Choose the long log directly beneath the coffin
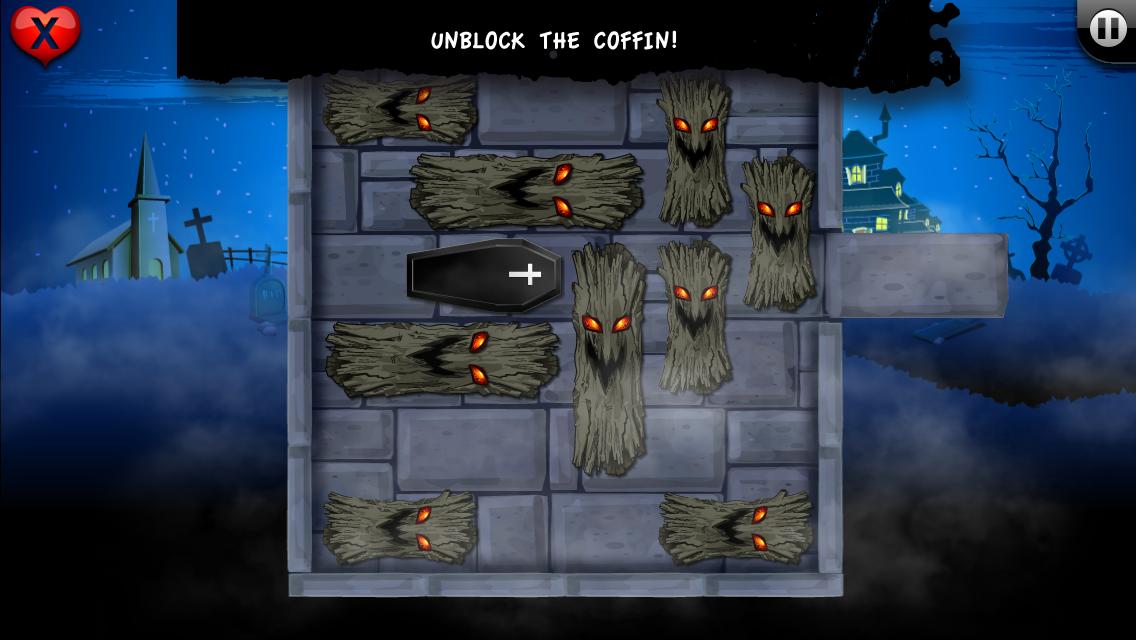1136x640 pixels. coord(442,358)
